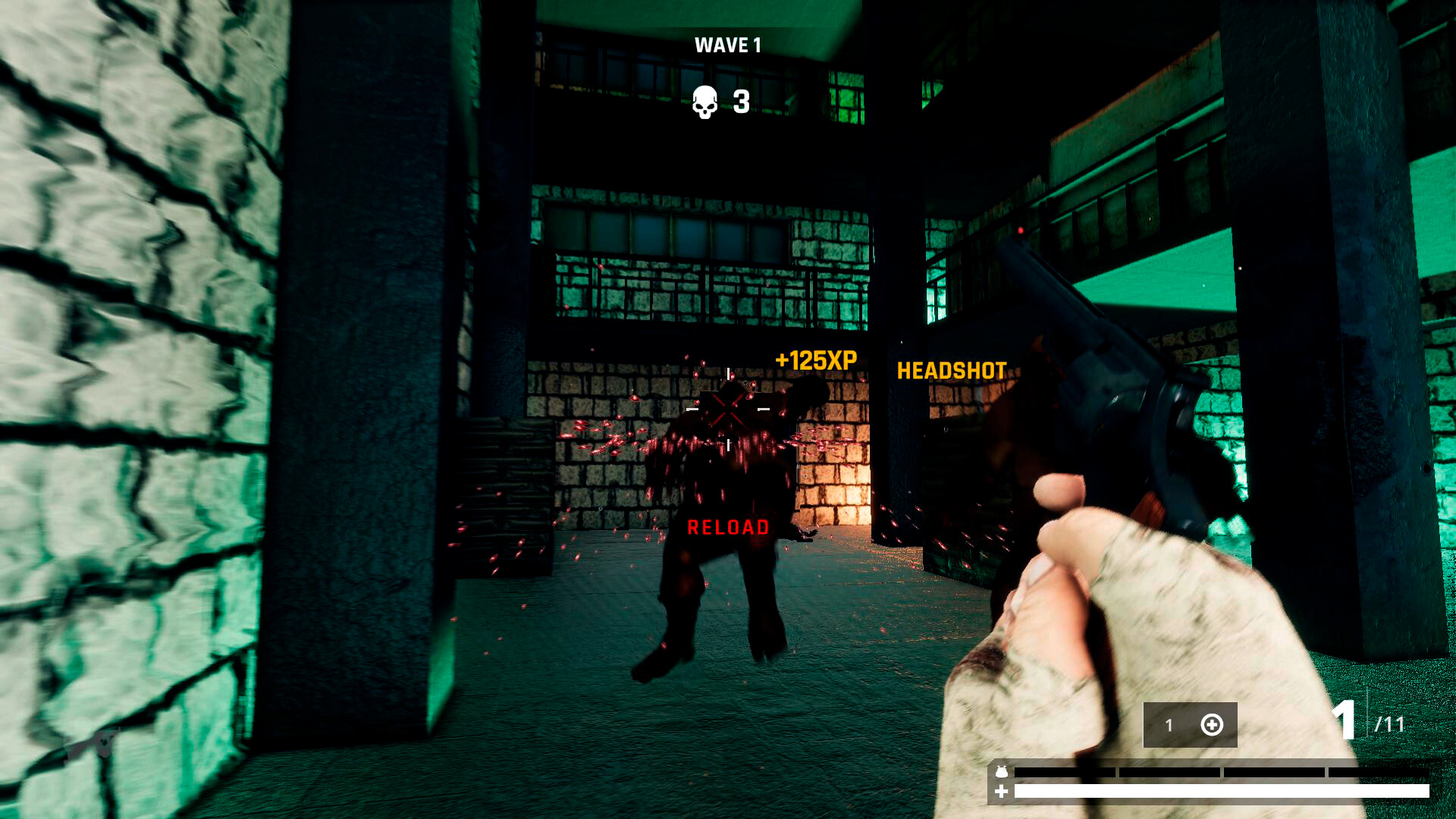Select the circled plus medkit icon in item slot
1456x819 pixels.
tap(1213, 724)
